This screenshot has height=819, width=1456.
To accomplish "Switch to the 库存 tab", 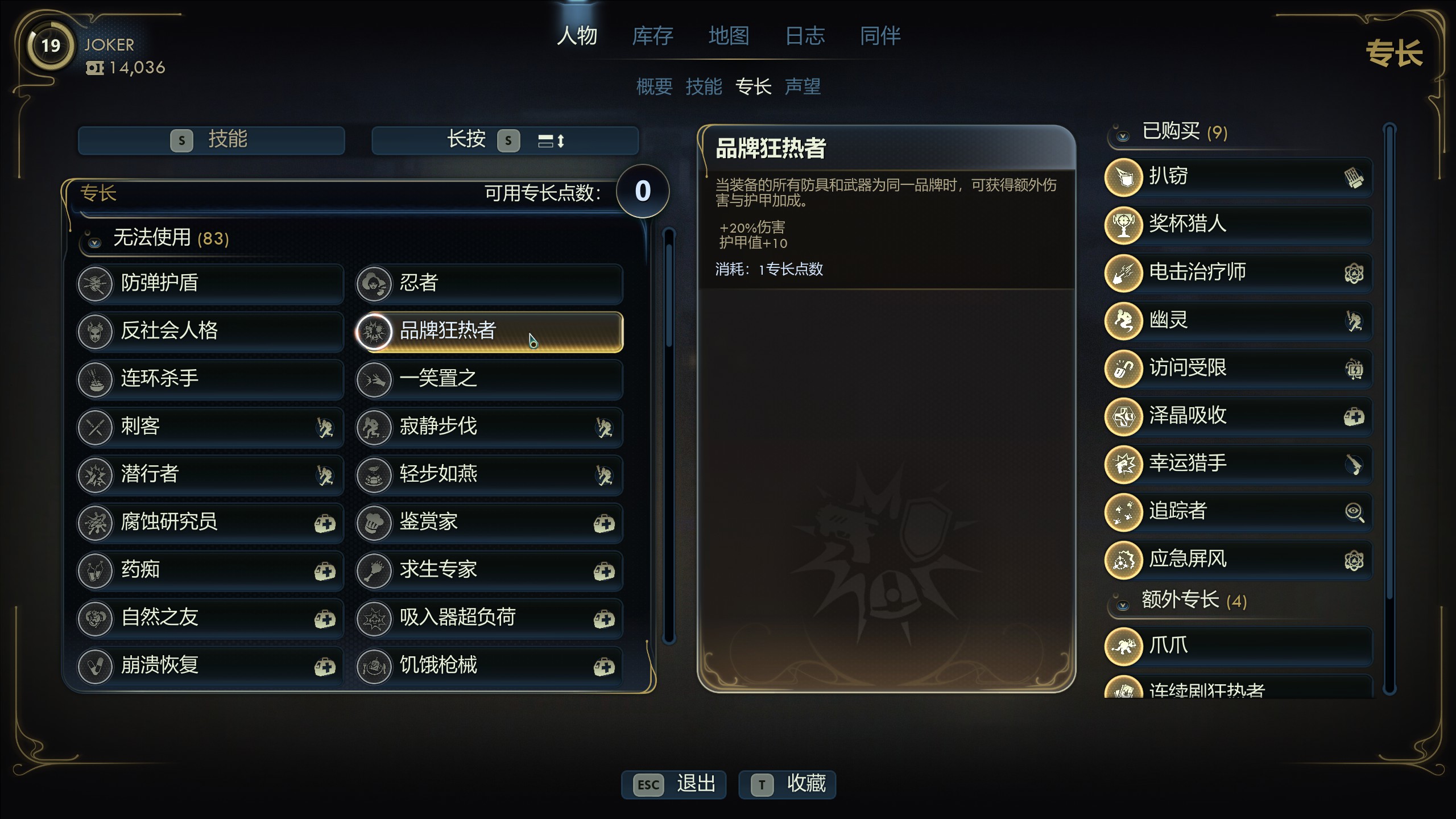I will pos(653,36).
